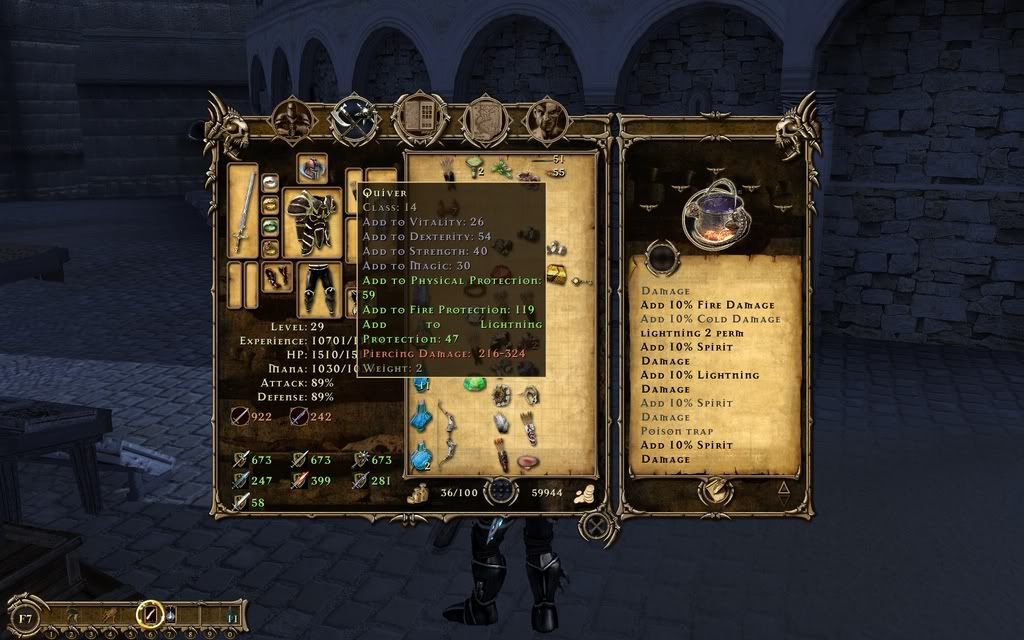Select the green gem ring slot
The image size is (1024, 640).
269,226
